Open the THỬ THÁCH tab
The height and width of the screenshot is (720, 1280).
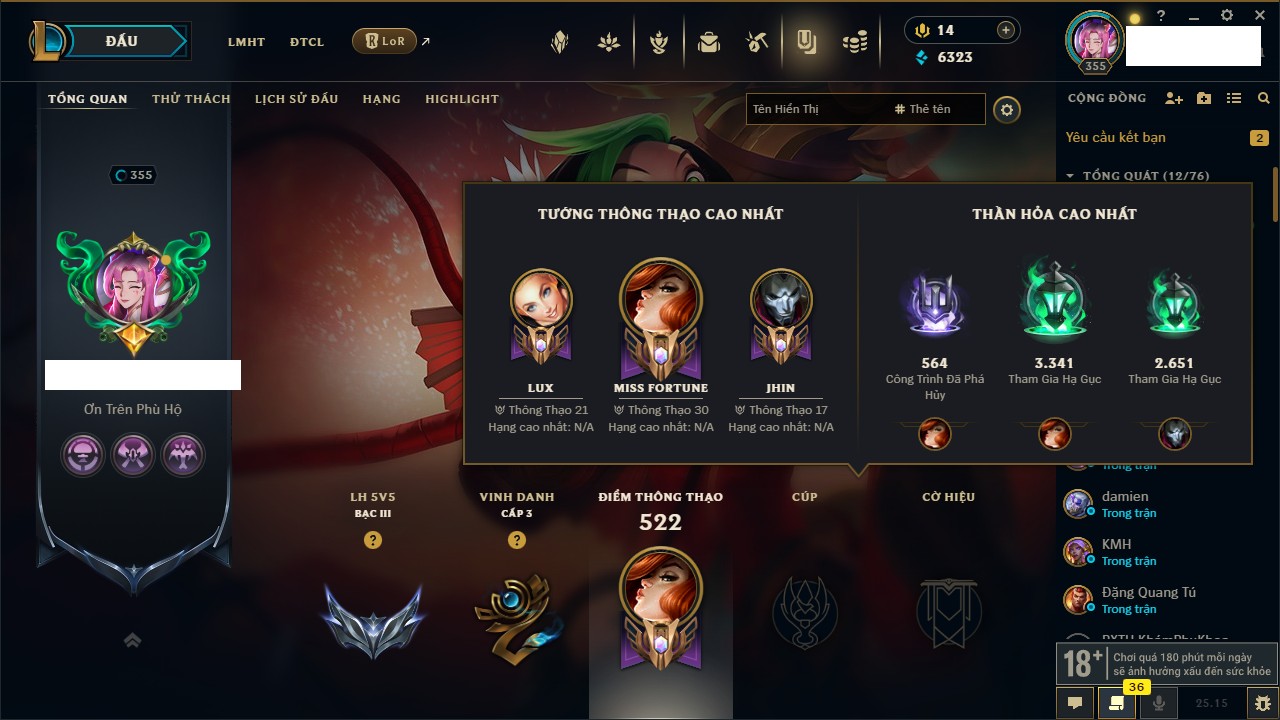[x=191, y=99]
